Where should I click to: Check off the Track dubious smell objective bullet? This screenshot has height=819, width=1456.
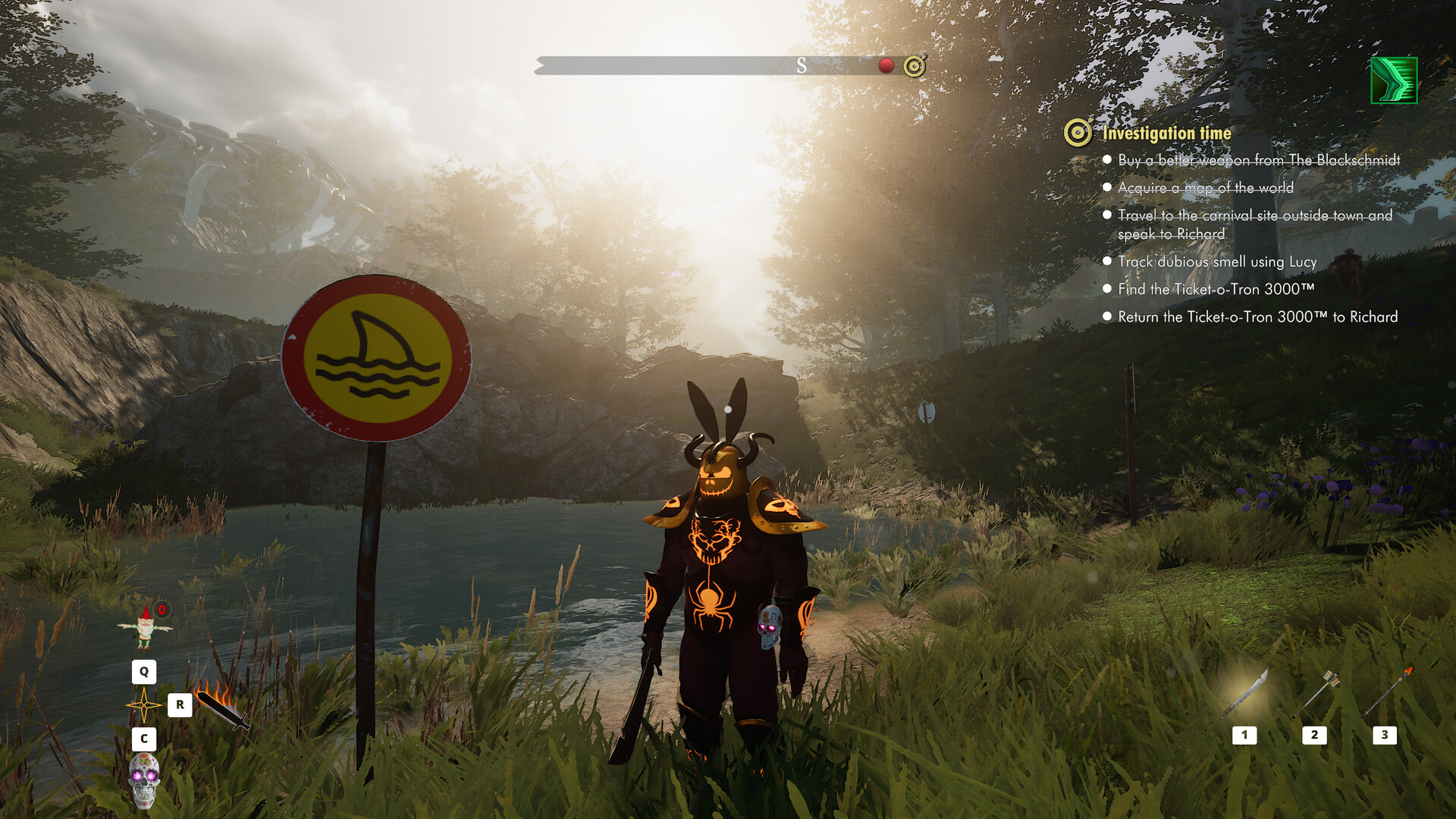tap(1107, 261)
